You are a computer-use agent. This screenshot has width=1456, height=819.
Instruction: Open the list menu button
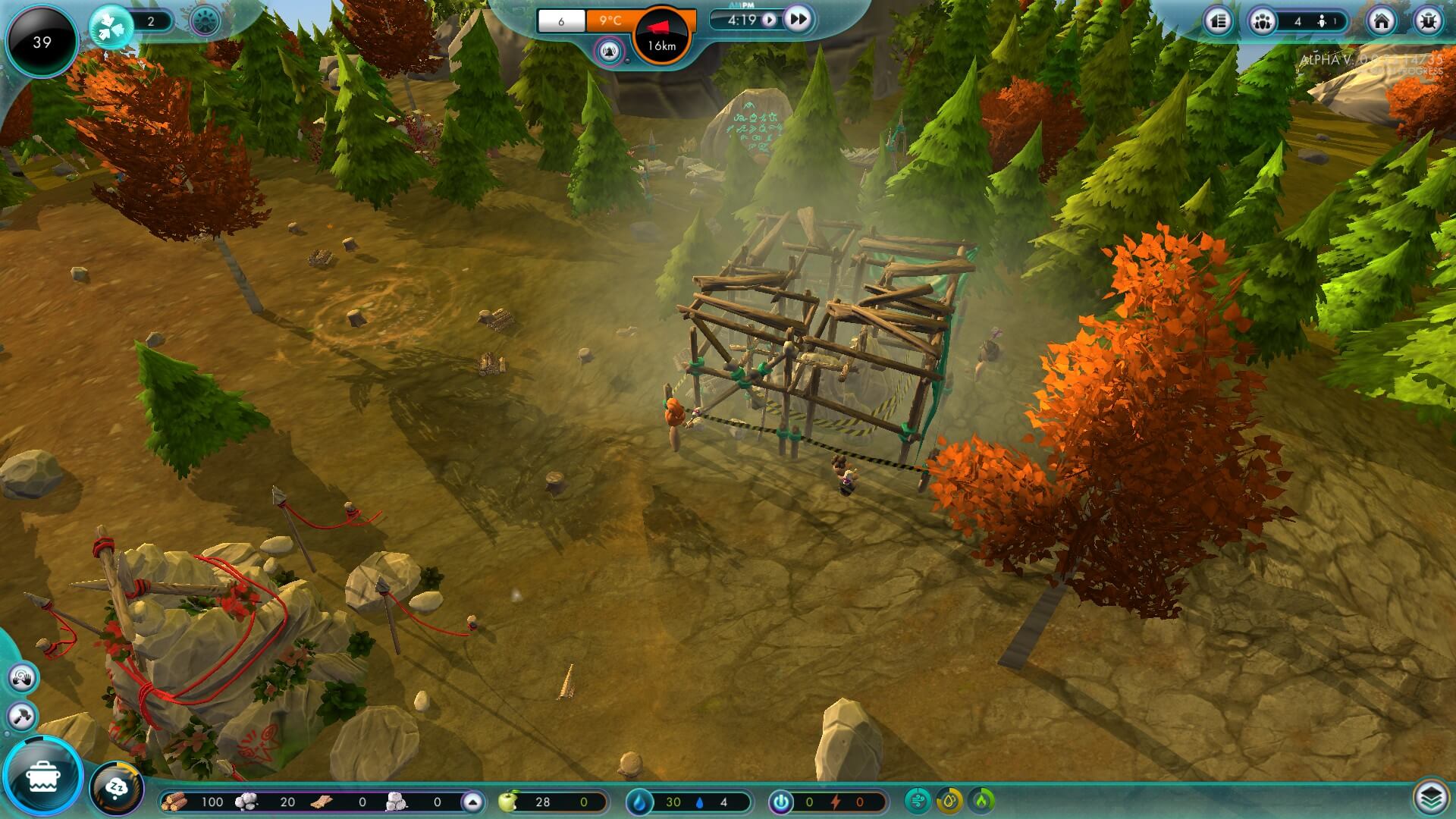coord(1219,21)
